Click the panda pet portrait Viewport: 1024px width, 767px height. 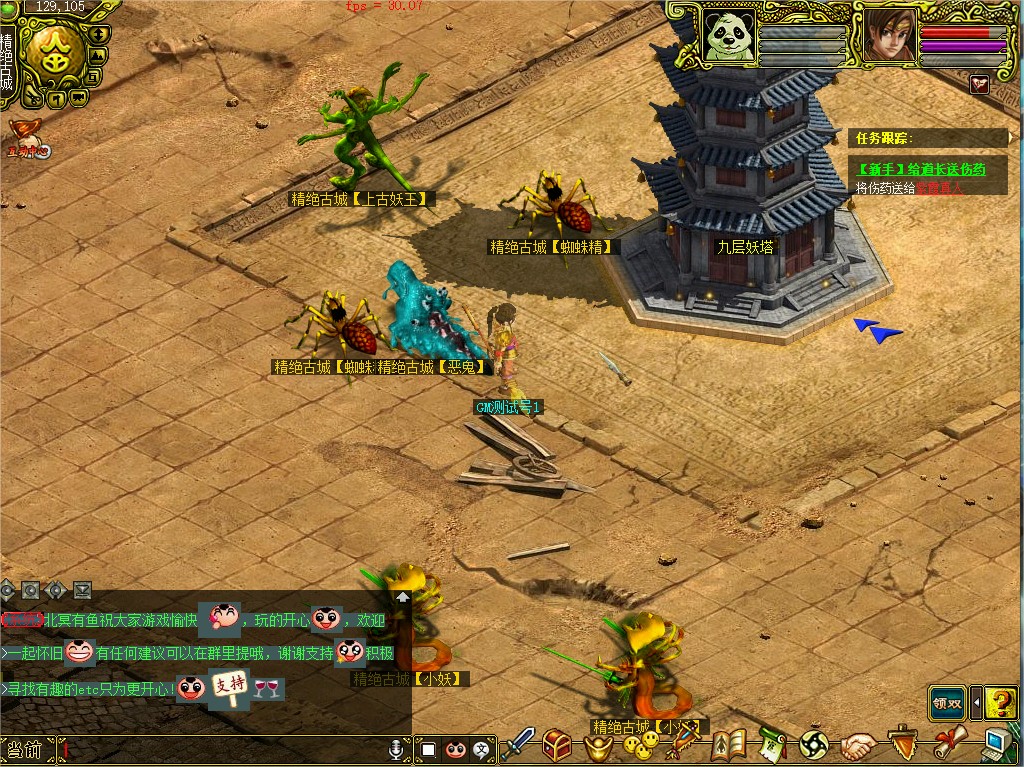[729, 35]
